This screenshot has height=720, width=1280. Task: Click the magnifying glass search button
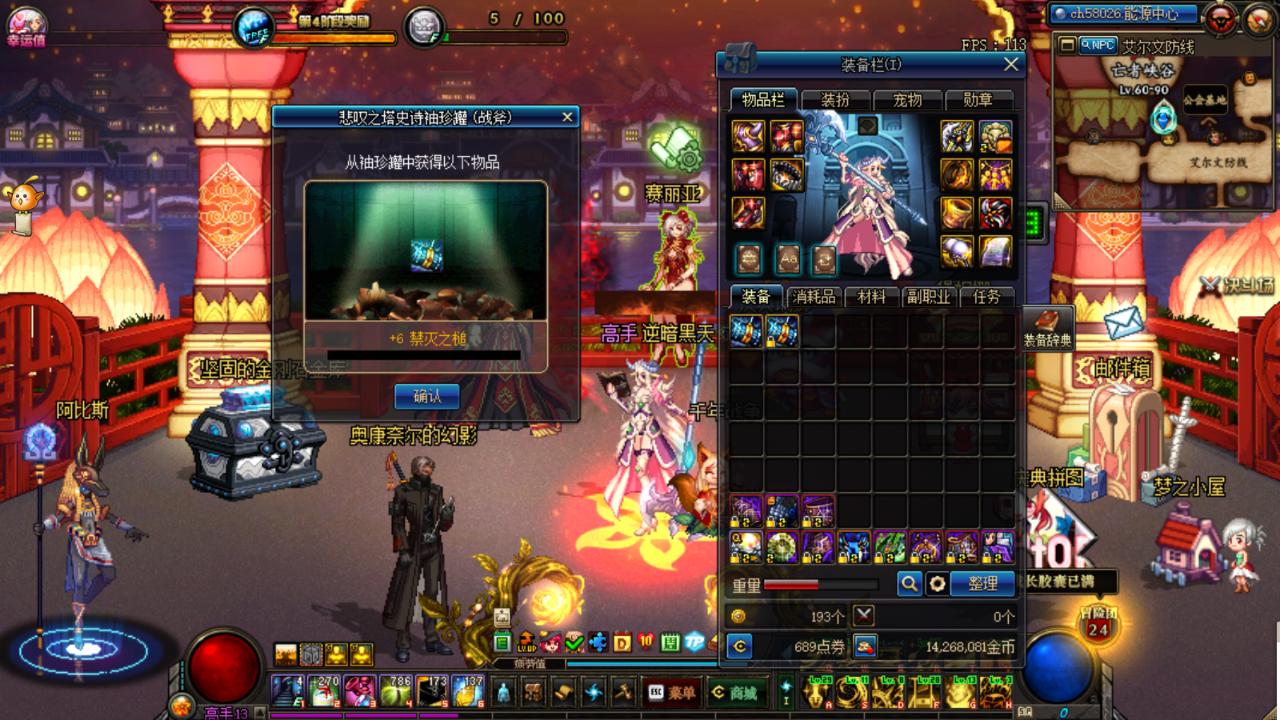[909, 584]
